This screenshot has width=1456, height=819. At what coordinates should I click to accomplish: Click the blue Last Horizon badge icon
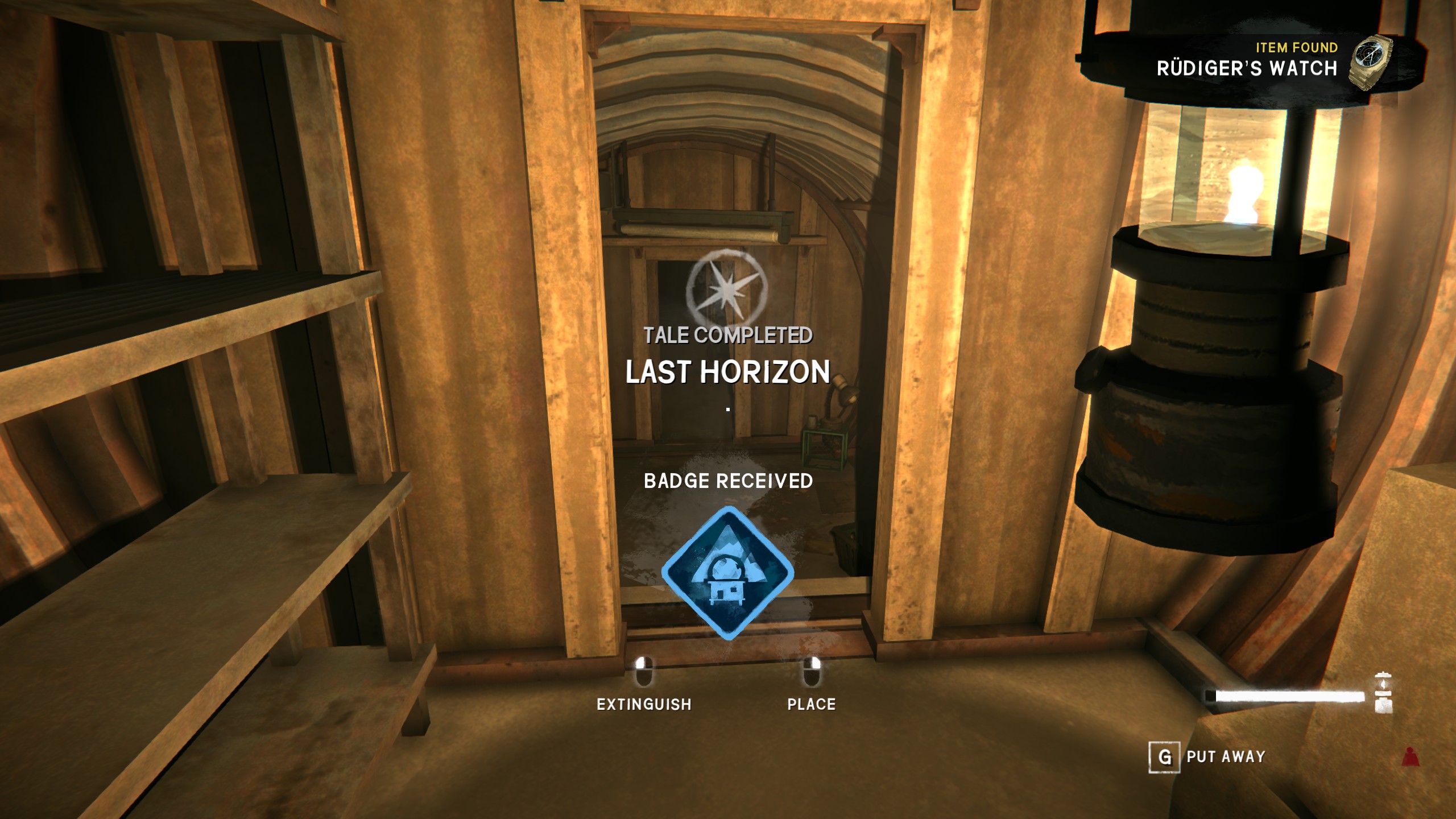tap(727, 573)
